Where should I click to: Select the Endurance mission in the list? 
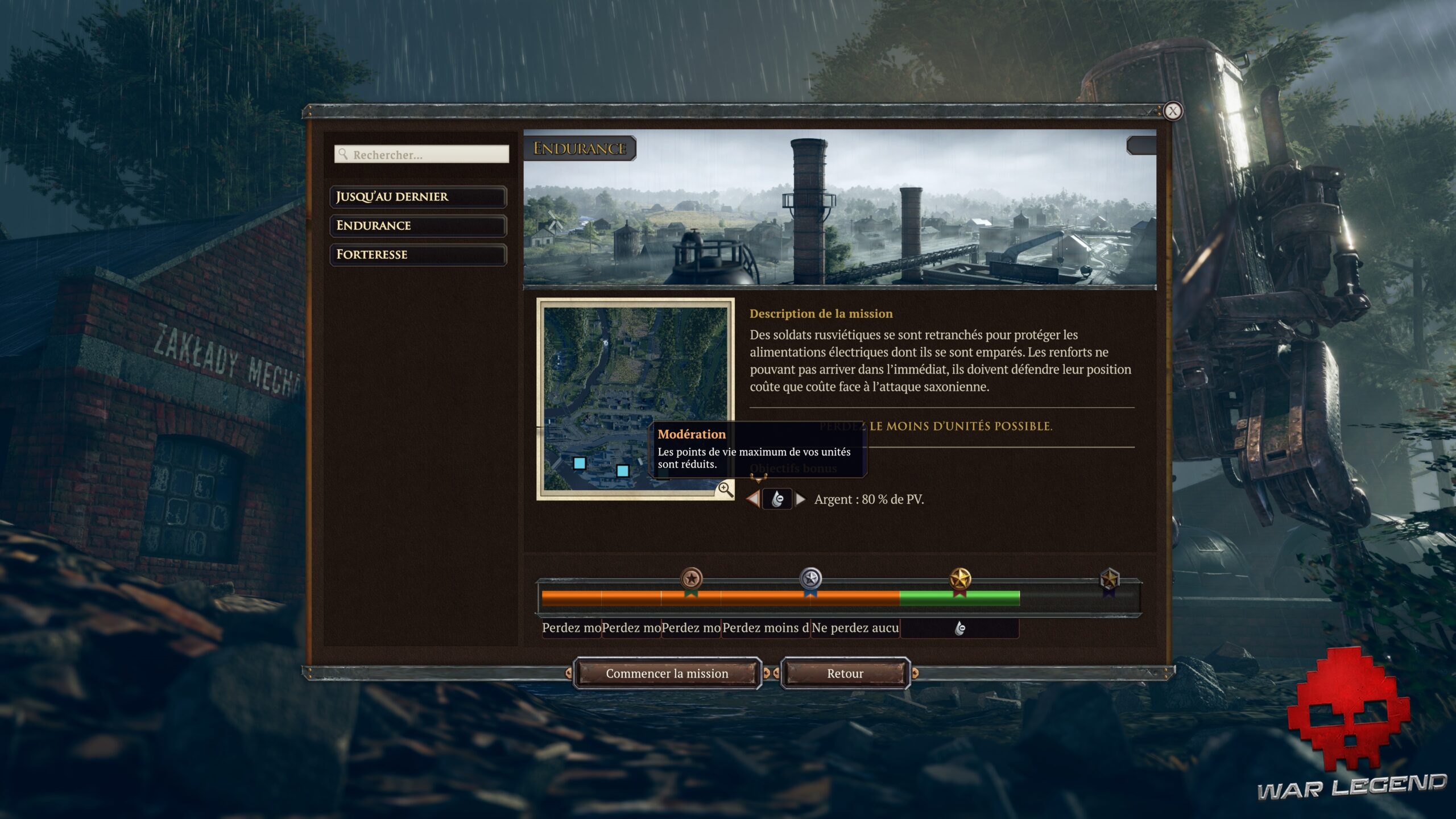coord(418,226)
